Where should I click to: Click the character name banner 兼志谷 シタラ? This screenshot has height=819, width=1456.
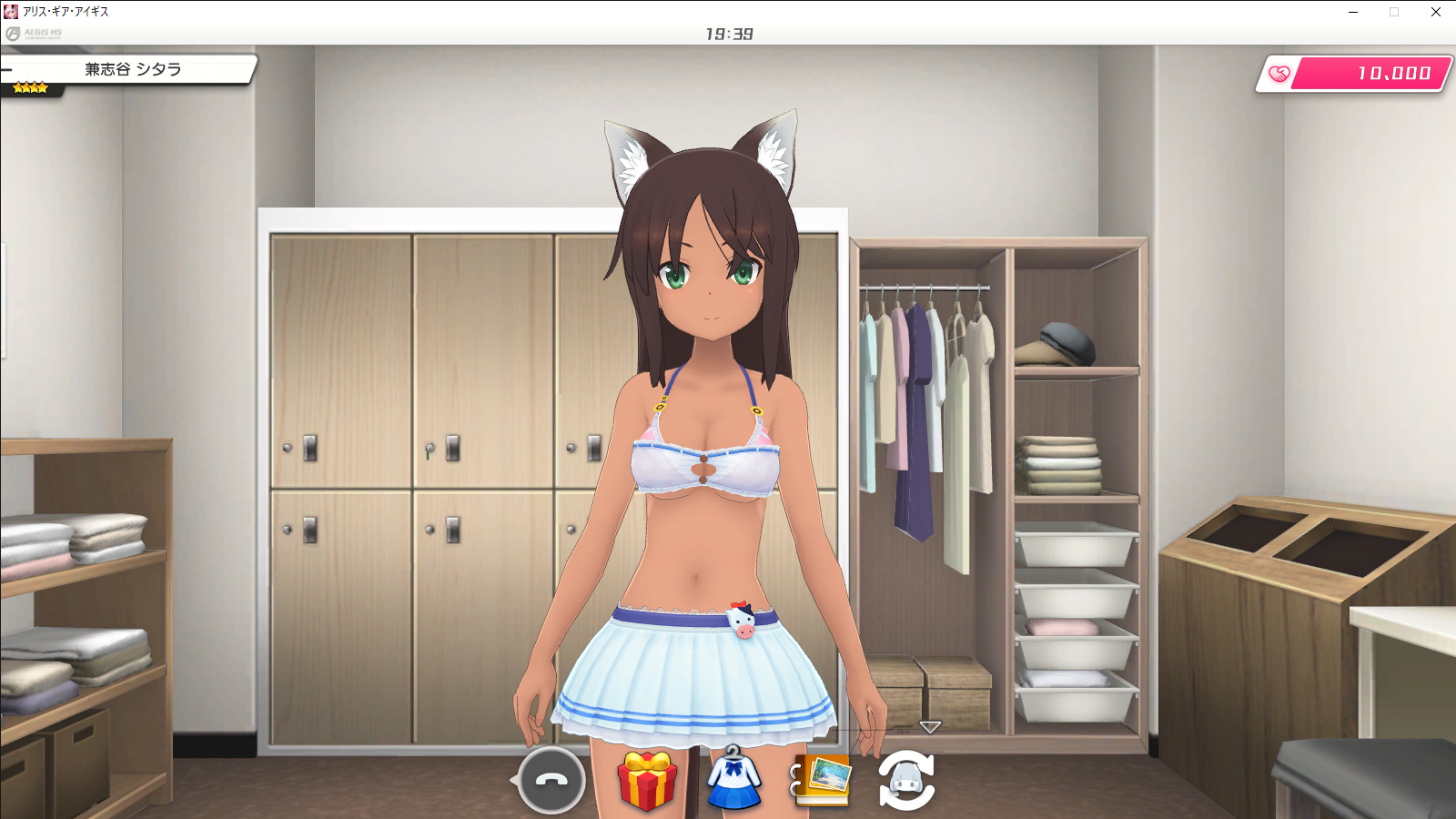133,69
